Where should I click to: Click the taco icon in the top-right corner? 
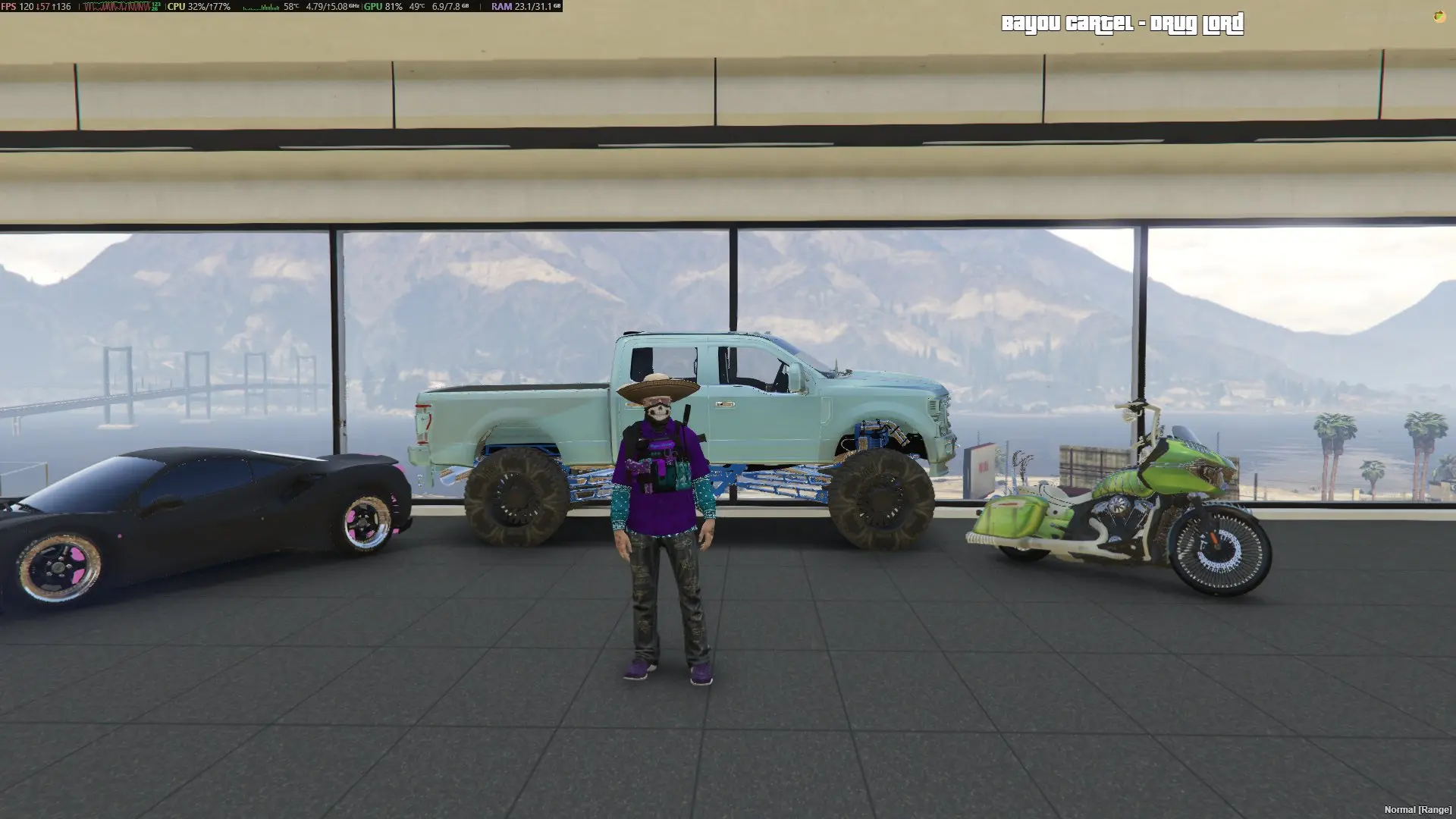[1439, 17]
